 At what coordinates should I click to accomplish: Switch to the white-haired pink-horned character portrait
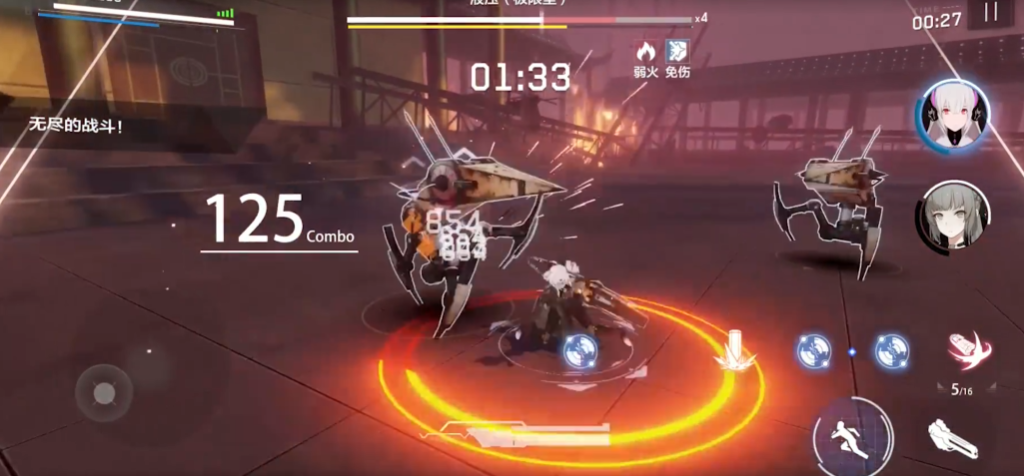(x=954, y=116)
